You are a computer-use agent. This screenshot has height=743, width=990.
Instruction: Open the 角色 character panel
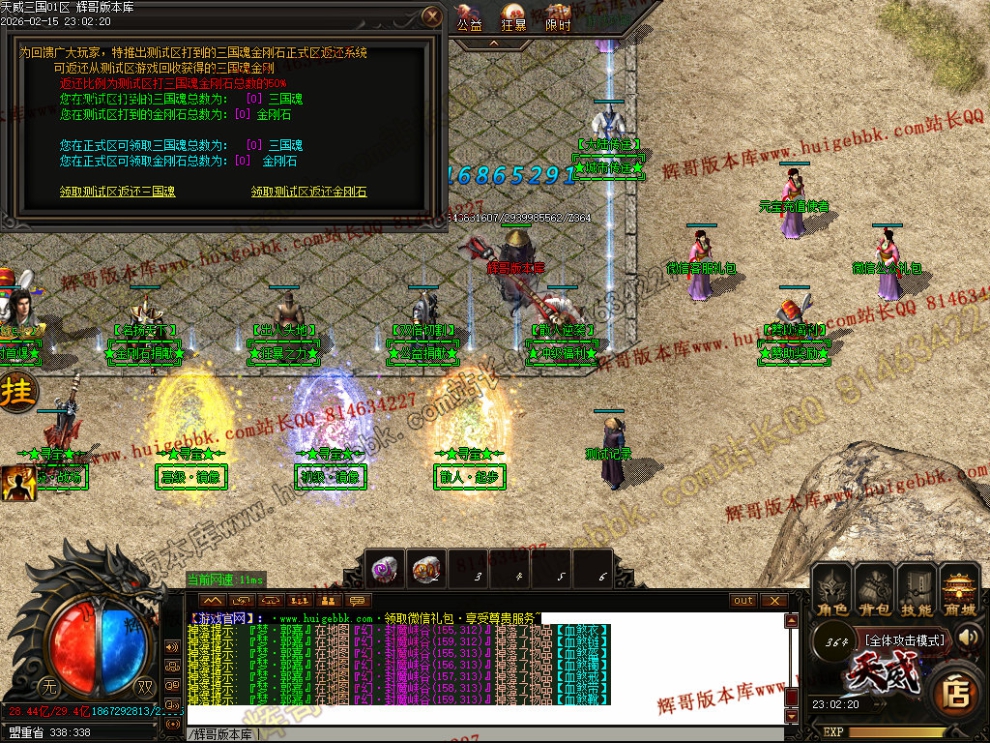point(830,590)
